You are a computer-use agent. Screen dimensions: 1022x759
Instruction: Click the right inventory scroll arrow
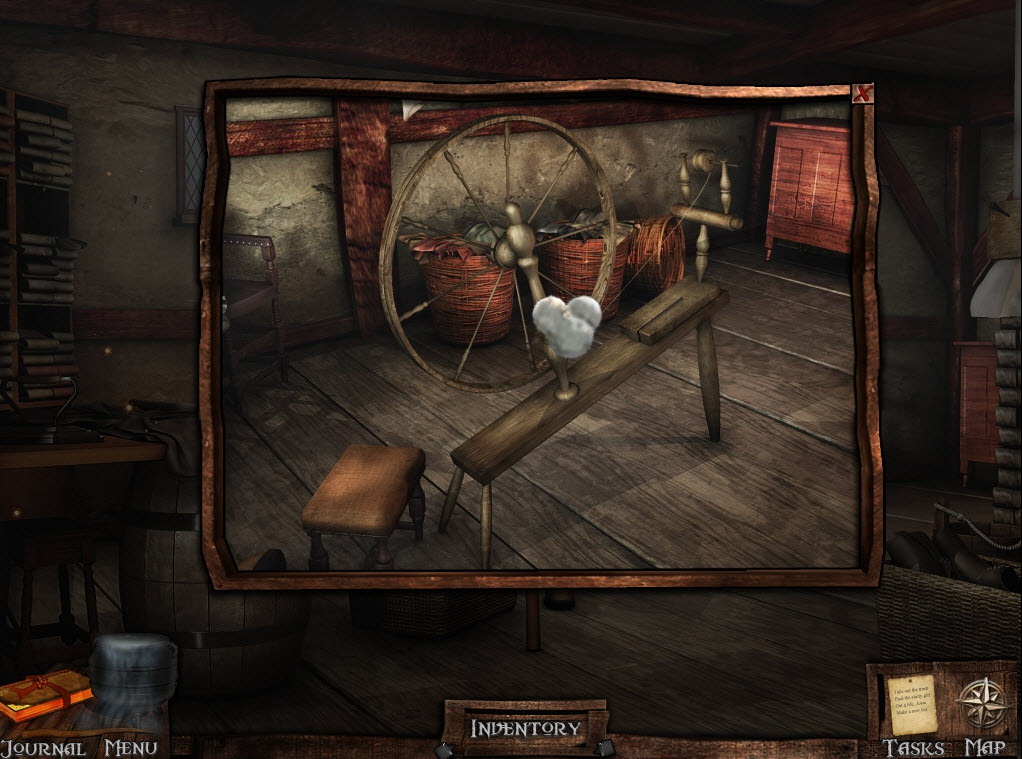(x=603, y=748)
